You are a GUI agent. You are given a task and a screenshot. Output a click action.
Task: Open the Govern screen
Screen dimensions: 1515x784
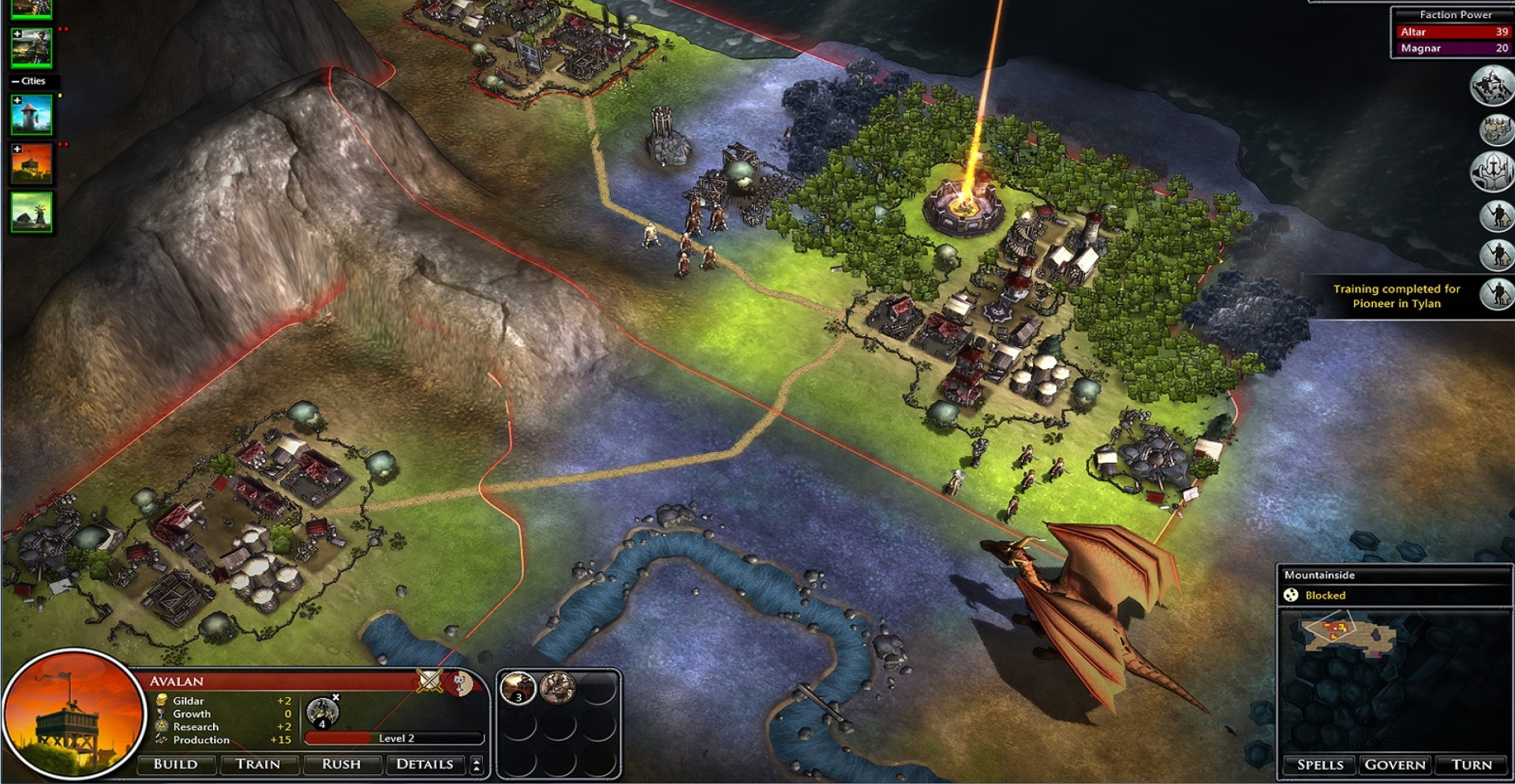1395,764
